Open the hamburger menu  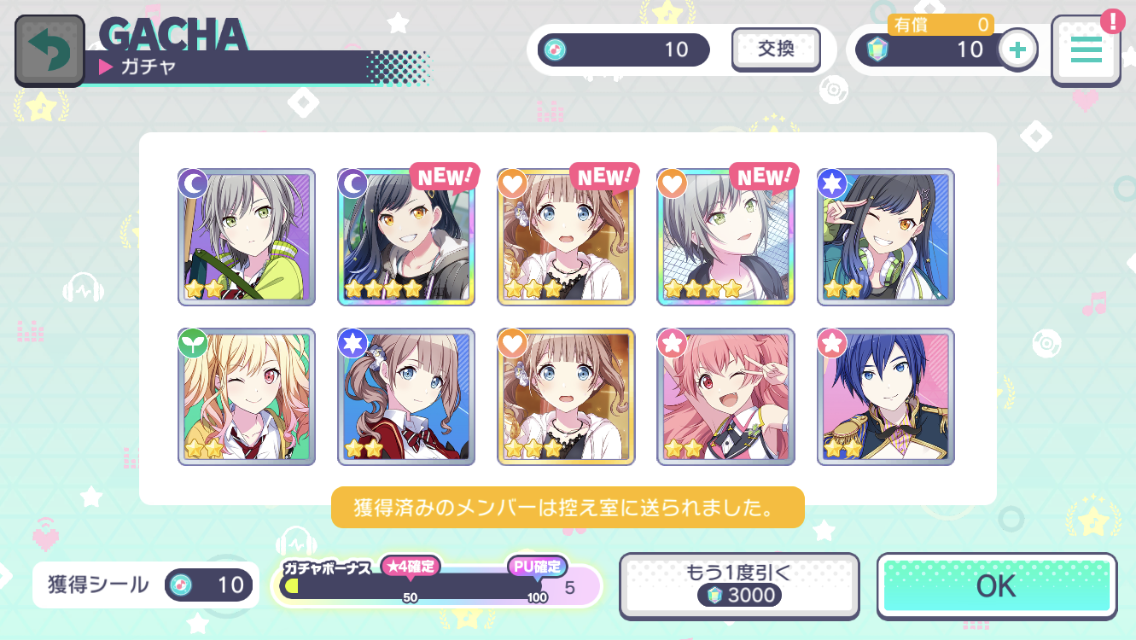click(1085, 50)
